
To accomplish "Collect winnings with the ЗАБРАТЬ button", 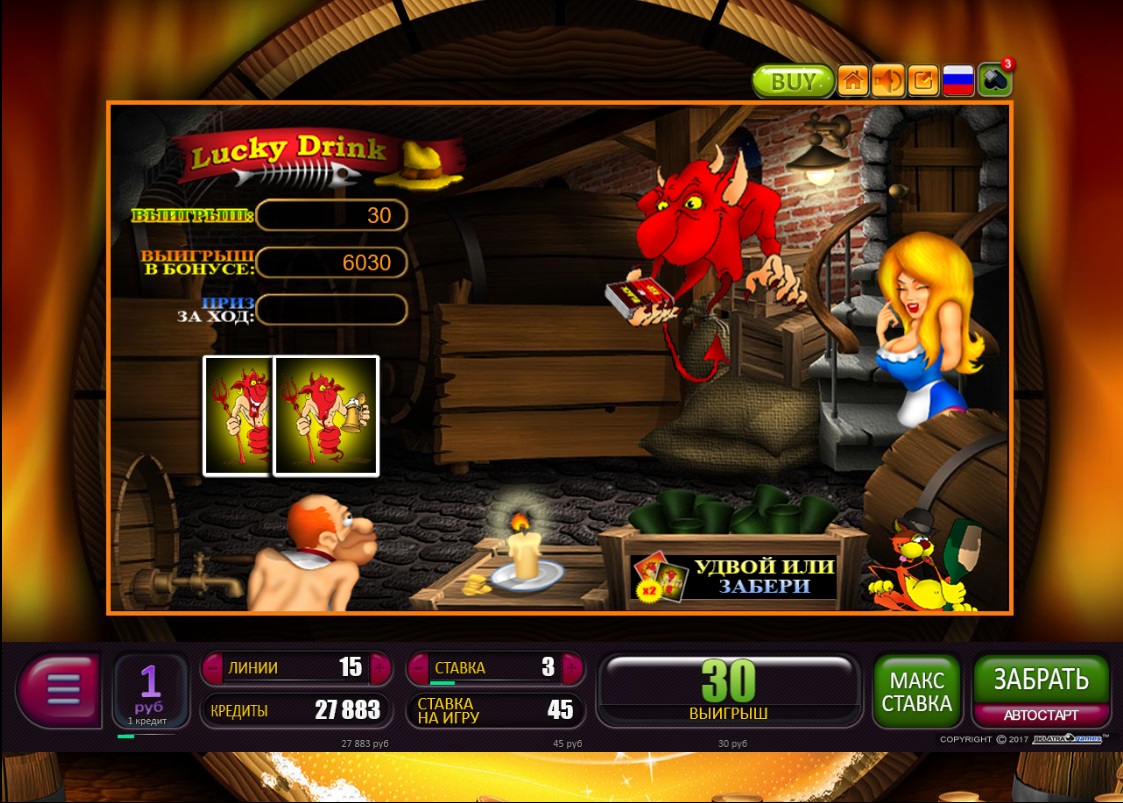I will [x=1041, y=681].
